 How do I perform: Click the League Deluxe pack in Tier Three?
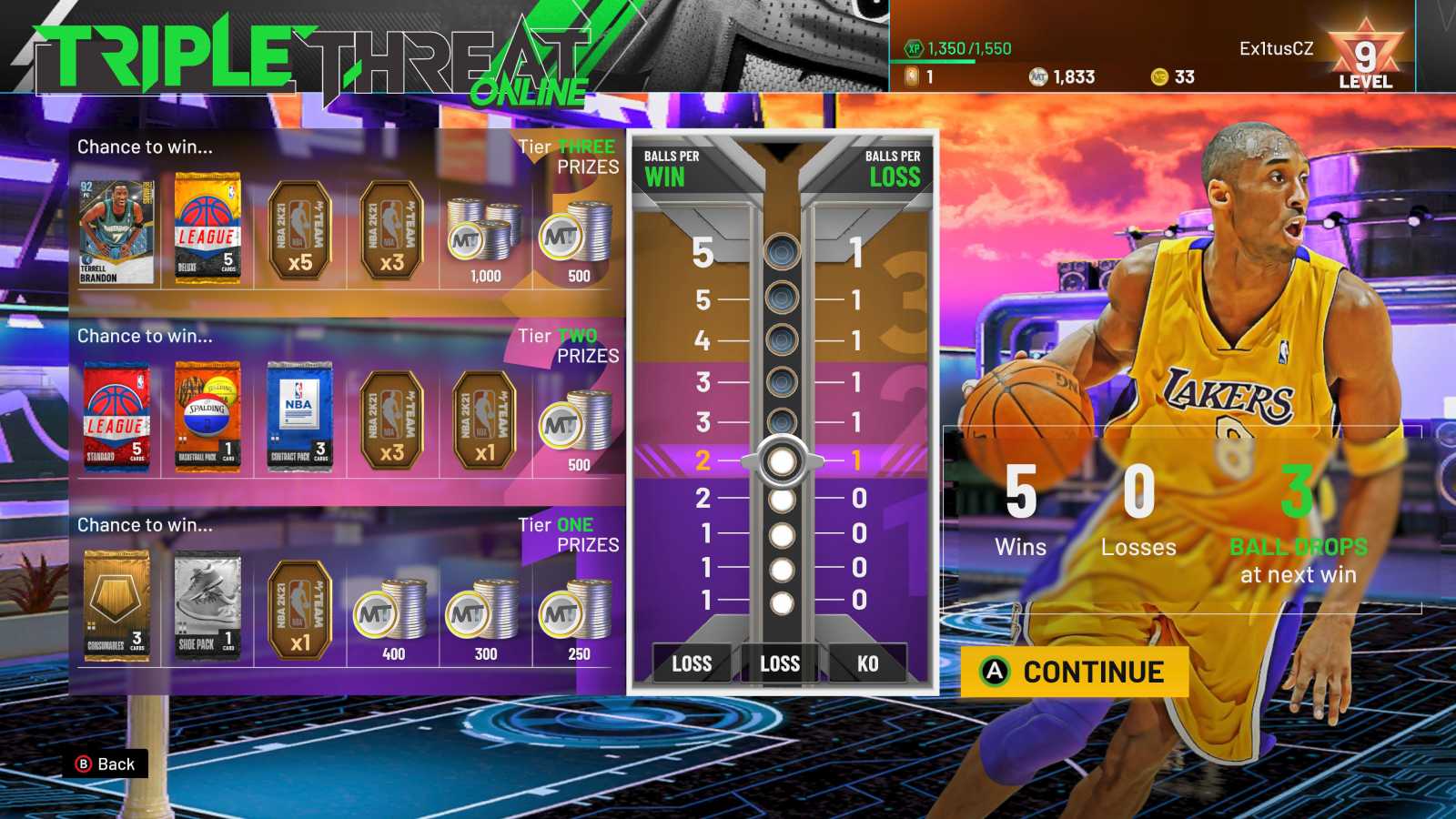click(x=207, y=227)
